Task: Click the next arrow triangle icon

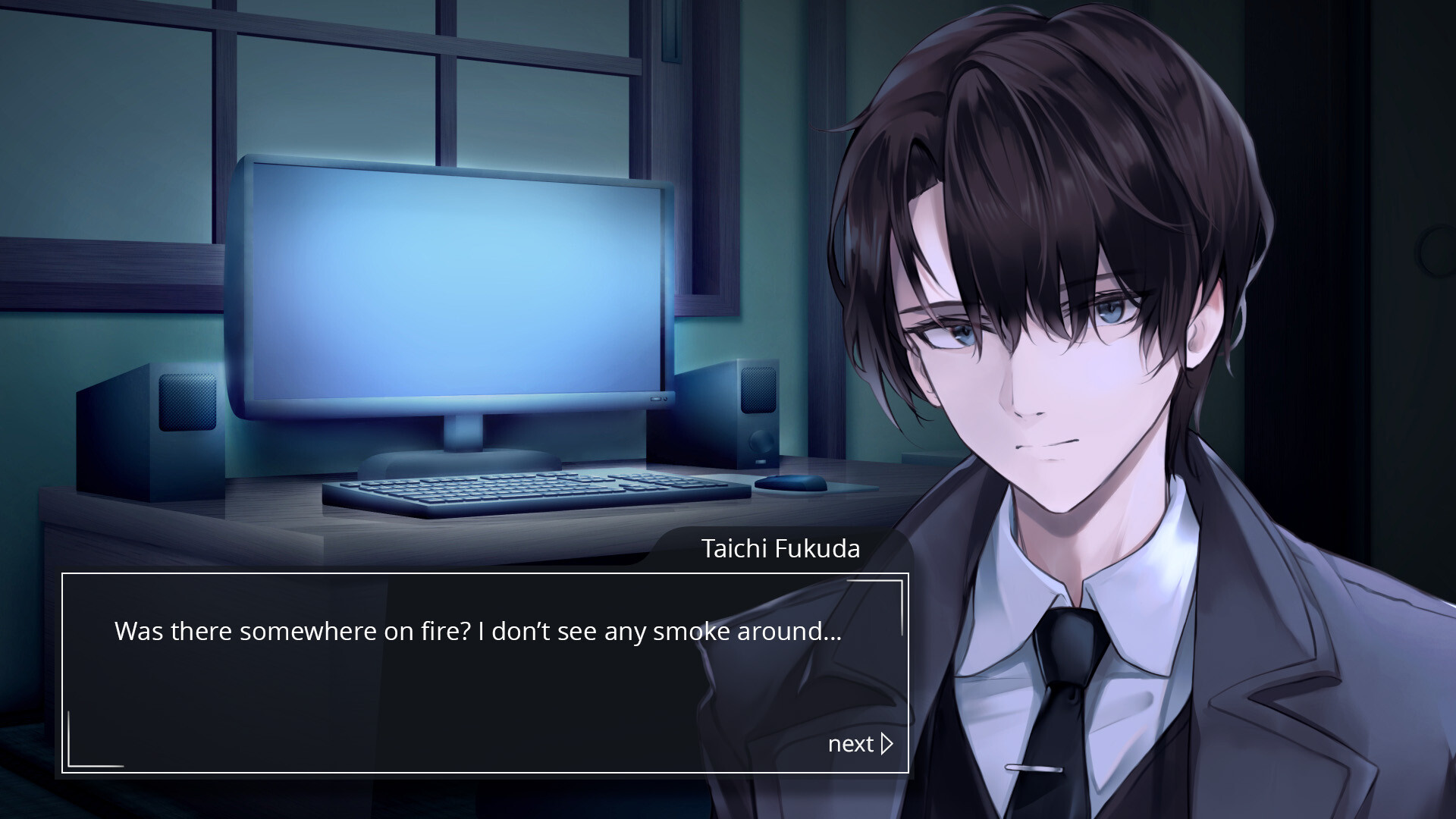Action: coord(886,744)
